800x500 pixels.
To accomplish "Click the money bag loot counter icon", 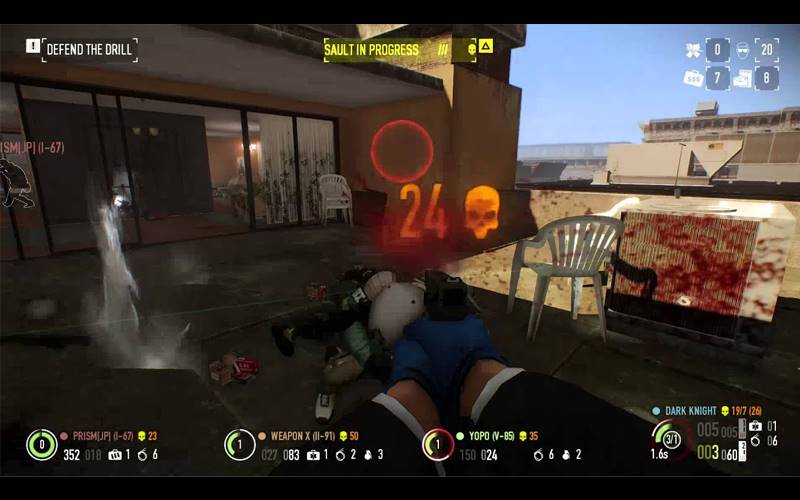I will [x=692, y=77].
